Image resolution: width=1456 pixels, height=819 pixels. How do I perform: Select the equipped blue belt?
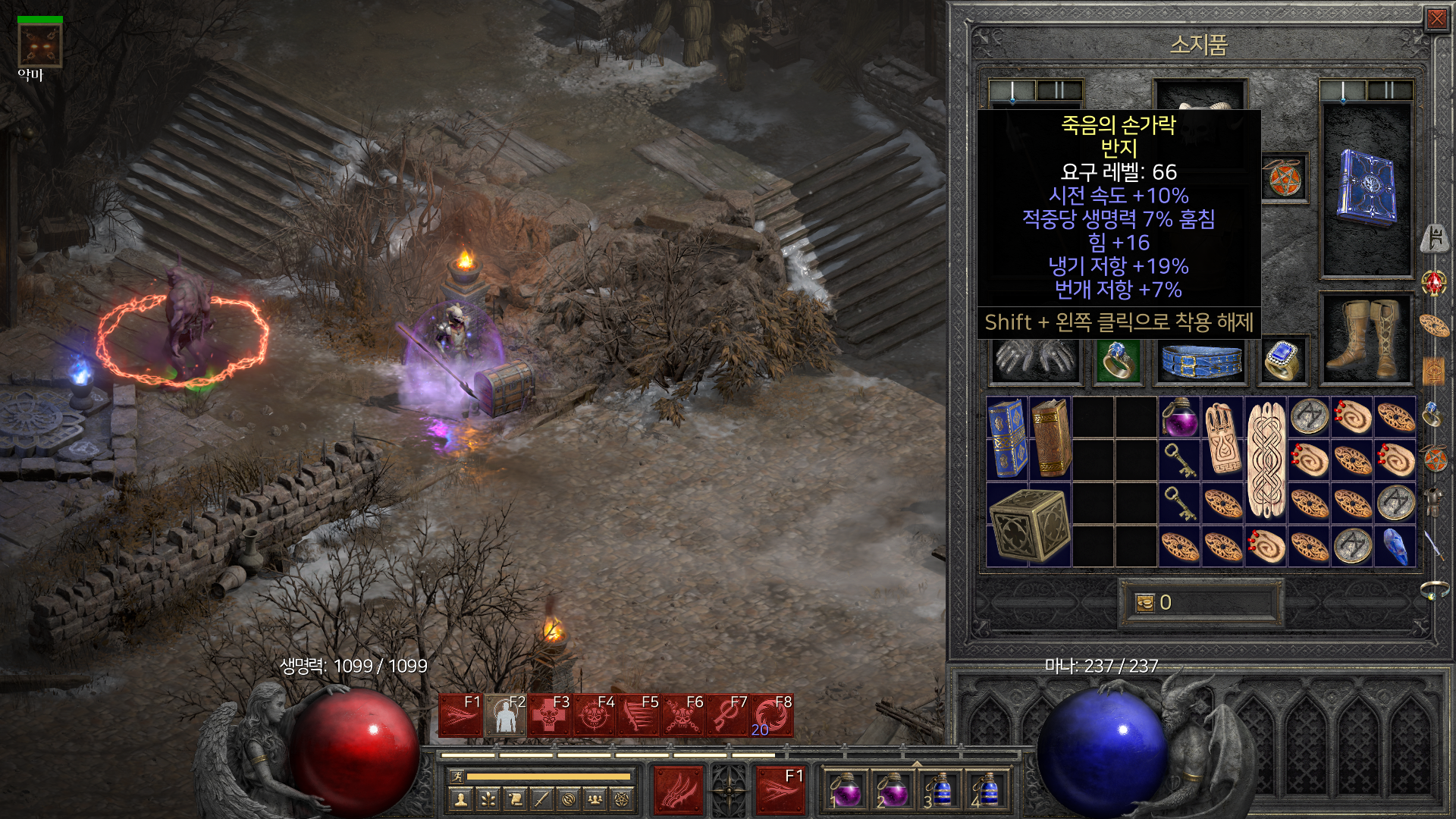pos(1201,361)
